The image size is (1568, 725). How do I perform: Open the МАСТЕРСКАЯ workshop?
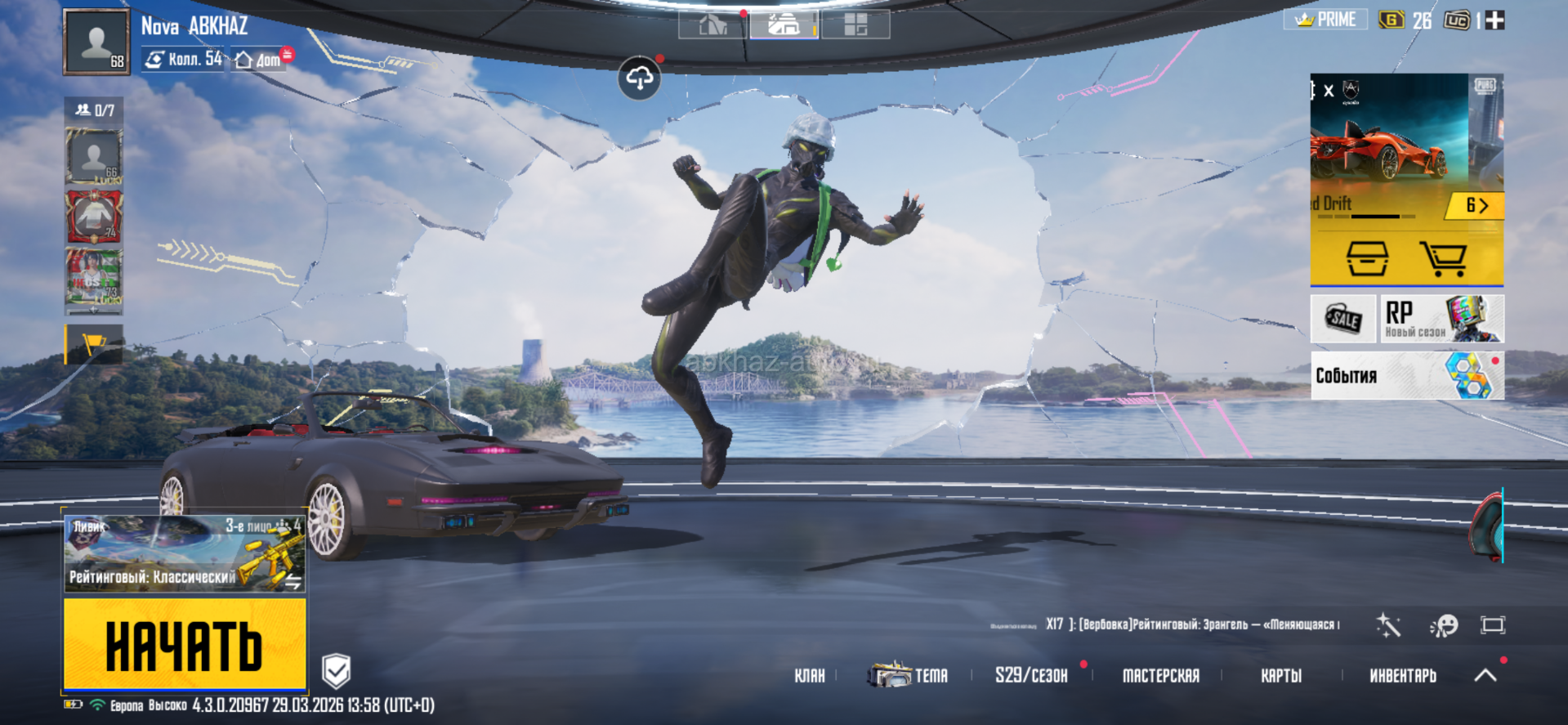tap(1160, 676)
